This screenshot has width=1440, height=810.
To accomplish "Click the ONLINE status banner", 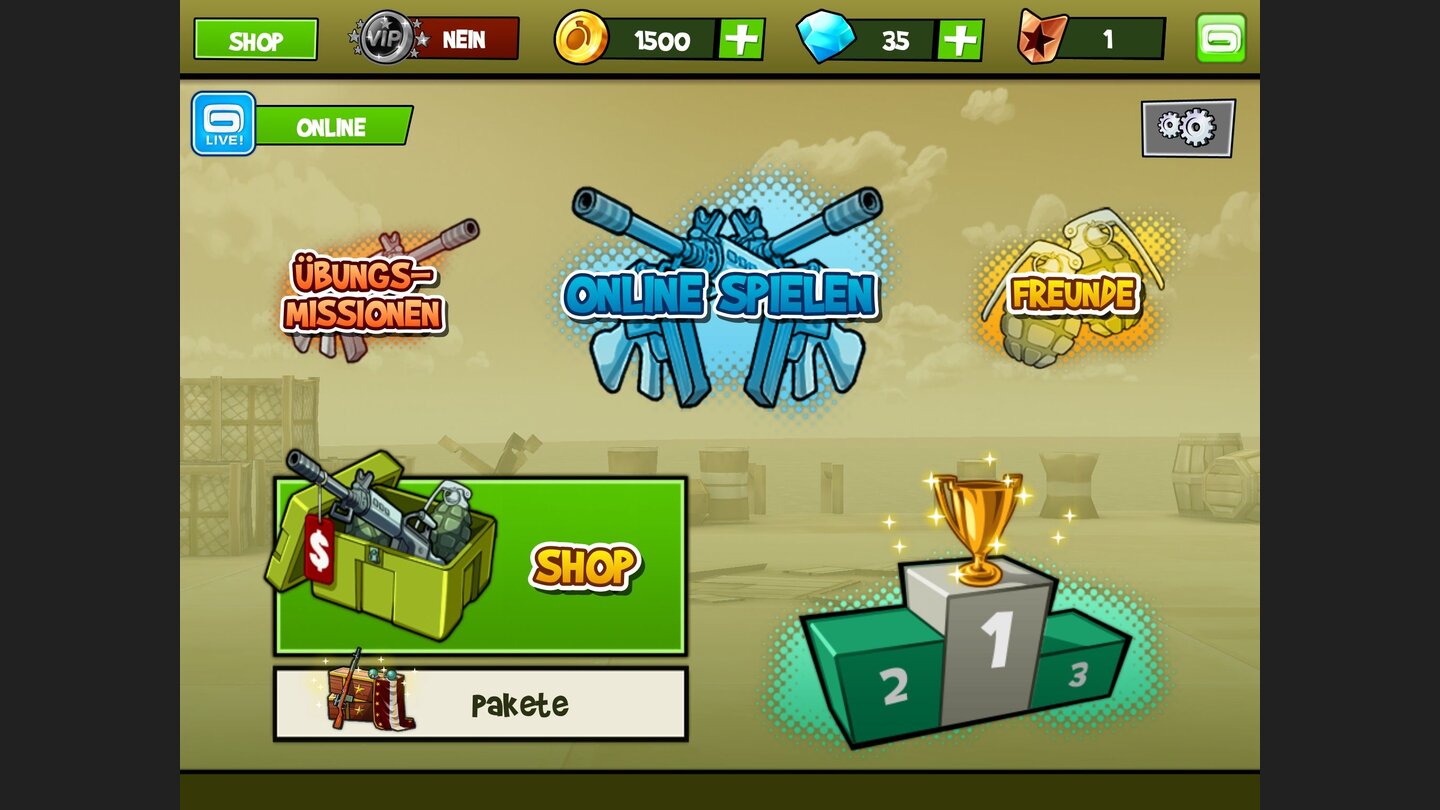I will tap(330, 127).
